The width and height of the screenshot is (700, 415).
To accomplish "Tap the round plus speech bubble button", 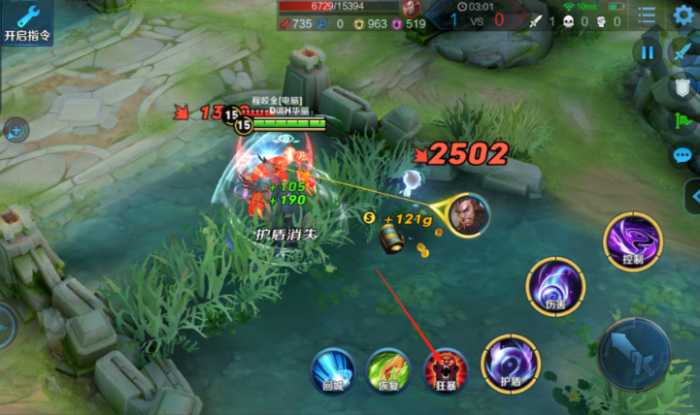I will 16,129.
